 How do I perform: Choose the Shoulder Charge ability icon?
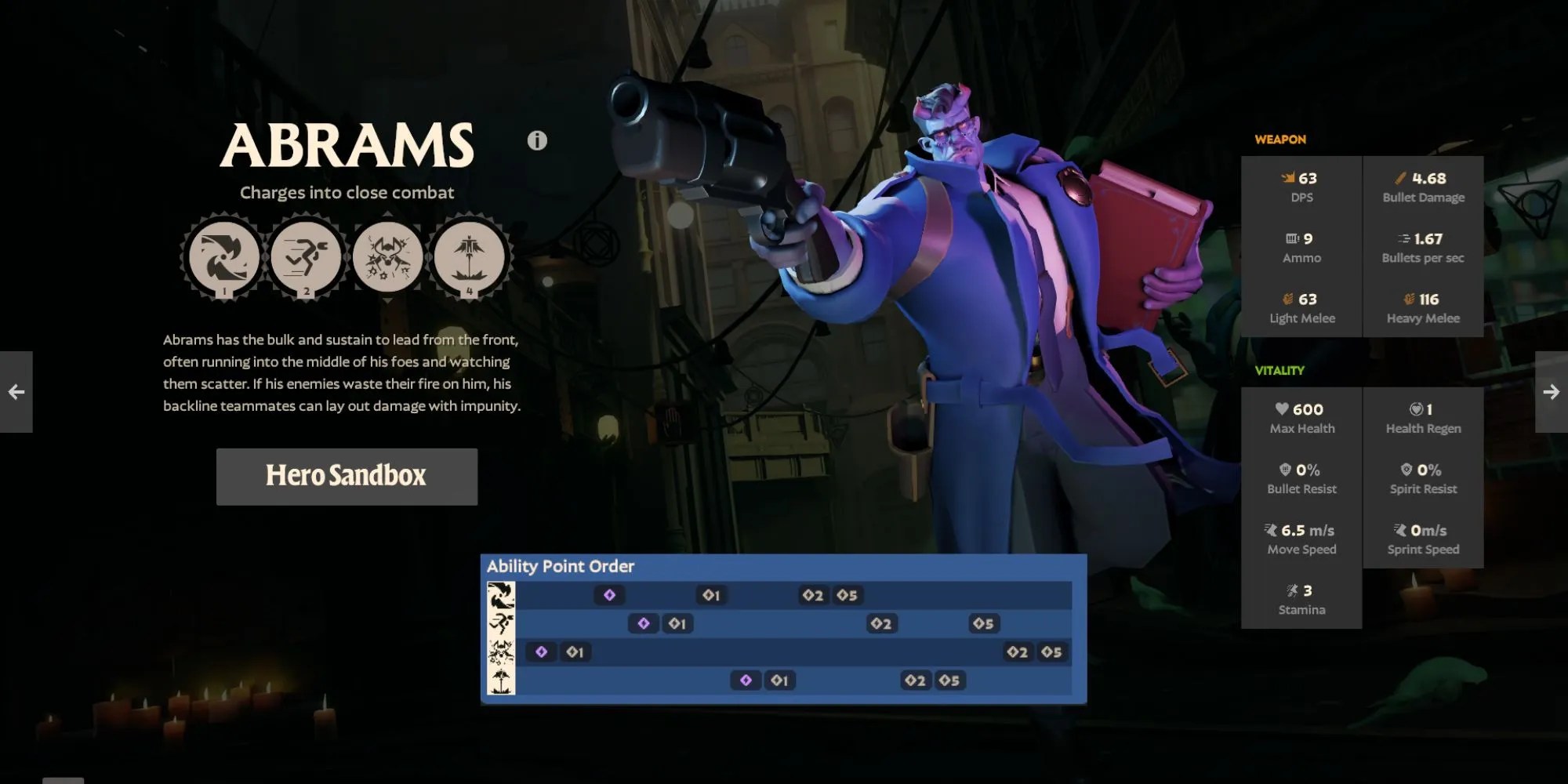[x=307, y=257]
